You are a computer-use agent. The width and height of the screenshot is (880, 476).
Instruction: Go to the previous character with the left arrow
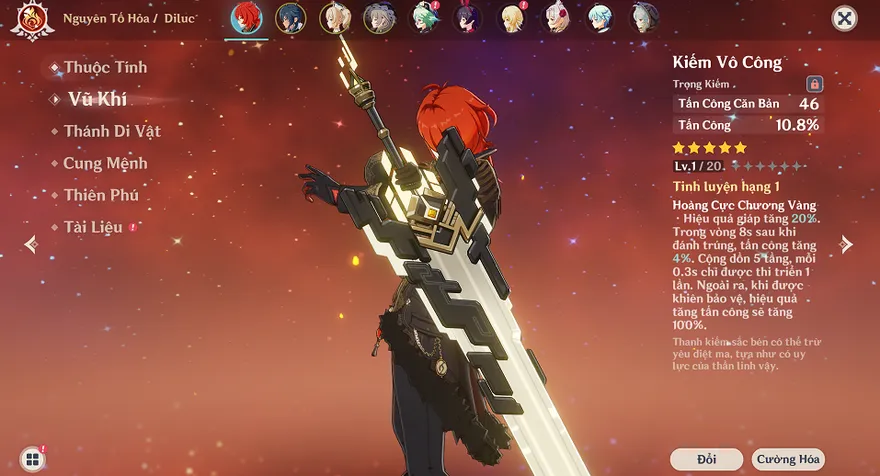[x=31, y=244]
